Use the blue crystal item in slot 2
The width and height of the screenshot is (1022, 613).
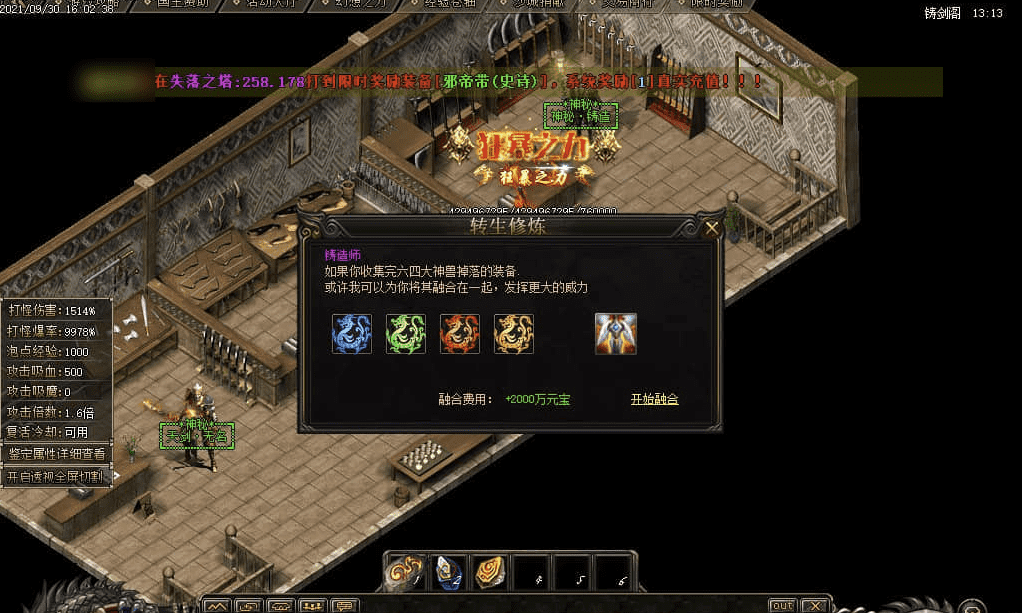point(447,572)
